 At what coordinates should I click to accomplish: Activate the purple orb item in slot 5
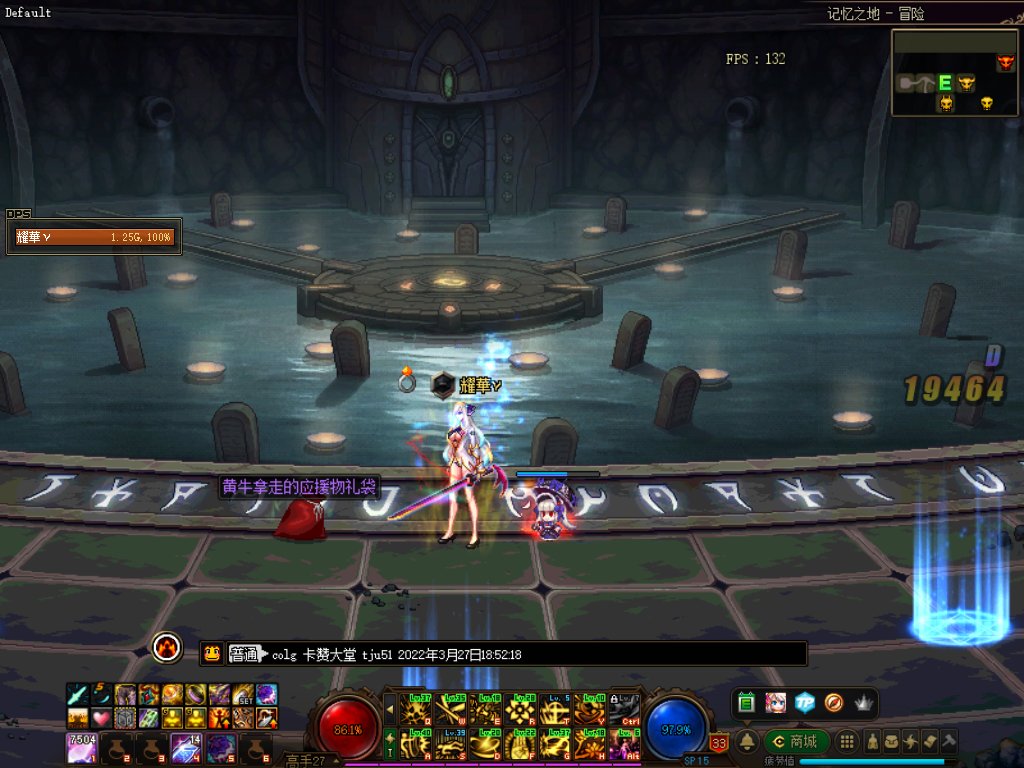click(x=221, y=747)
